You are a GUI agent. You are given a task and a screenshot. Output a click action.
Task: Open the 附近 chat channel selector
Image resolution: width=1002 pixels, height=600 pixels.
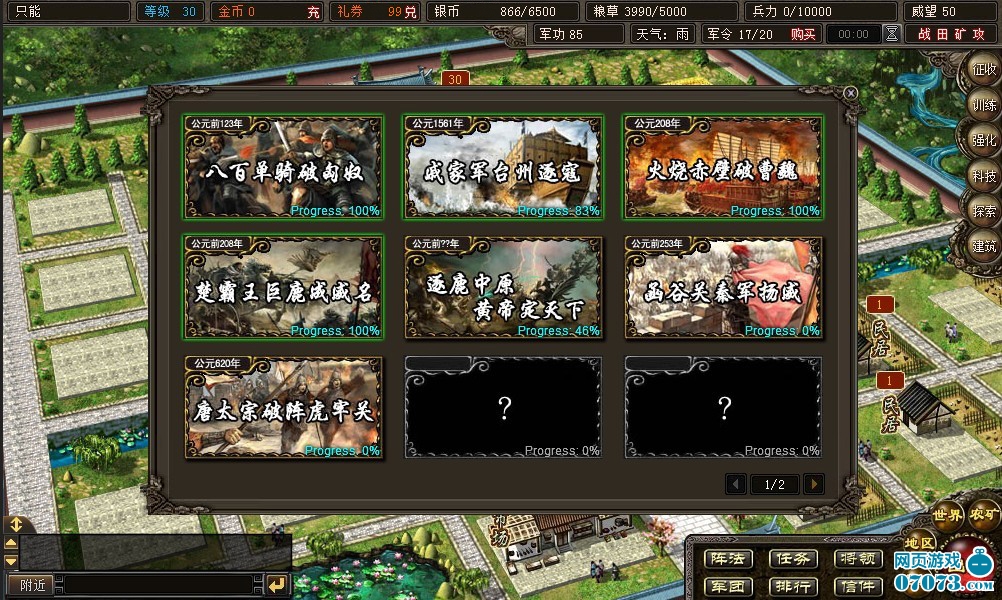coord(31,584)
